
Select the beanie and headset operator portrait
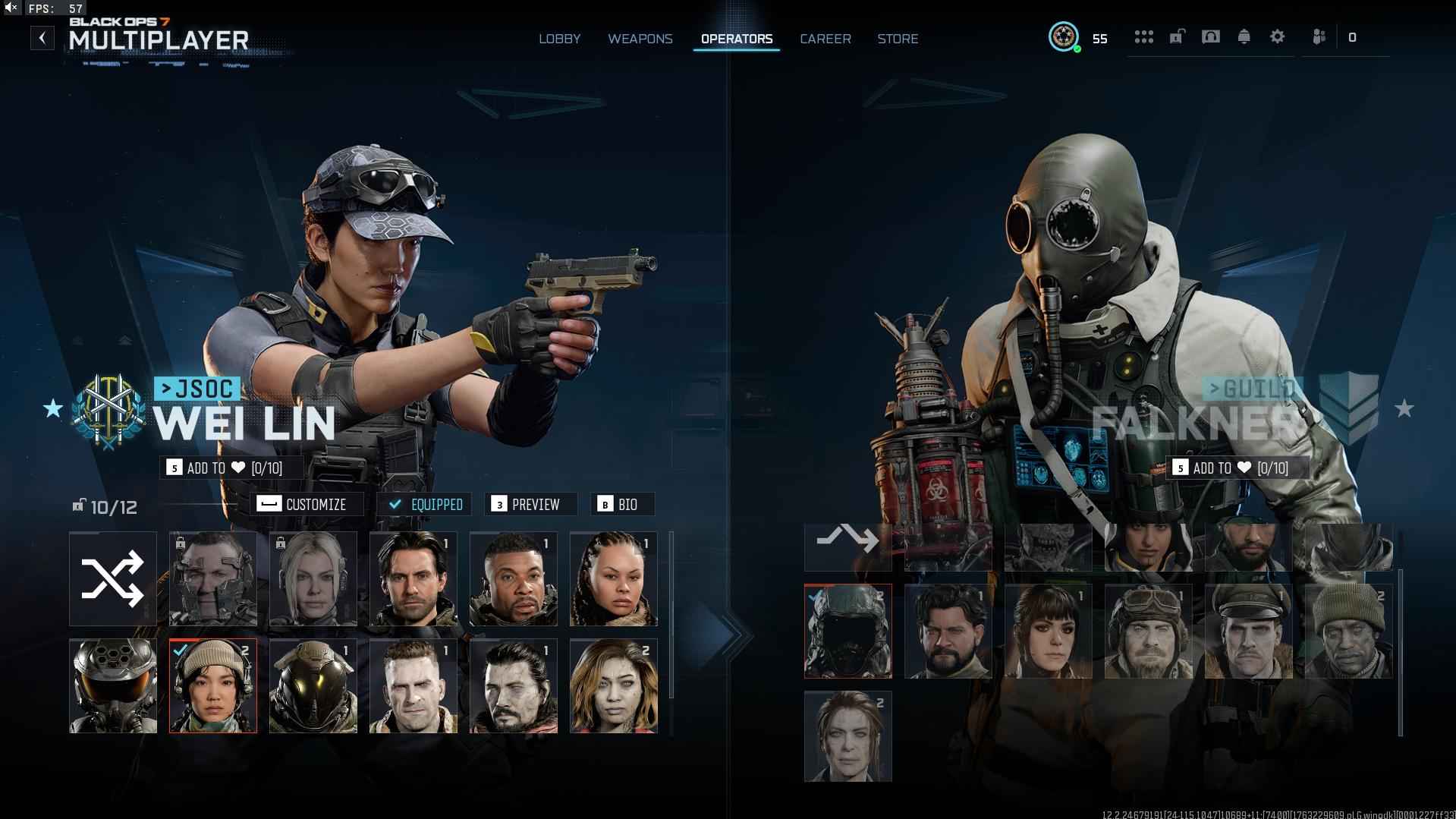(213, 686)
